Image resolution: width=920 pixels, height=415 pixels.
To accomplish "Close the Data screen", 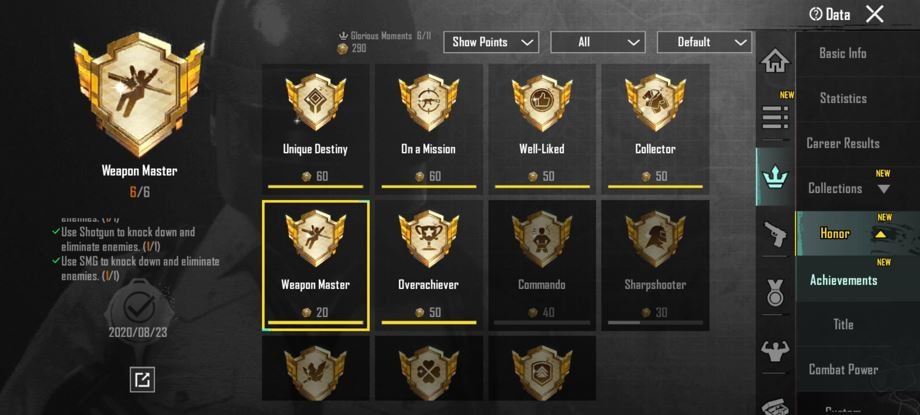I will [874, 14].
